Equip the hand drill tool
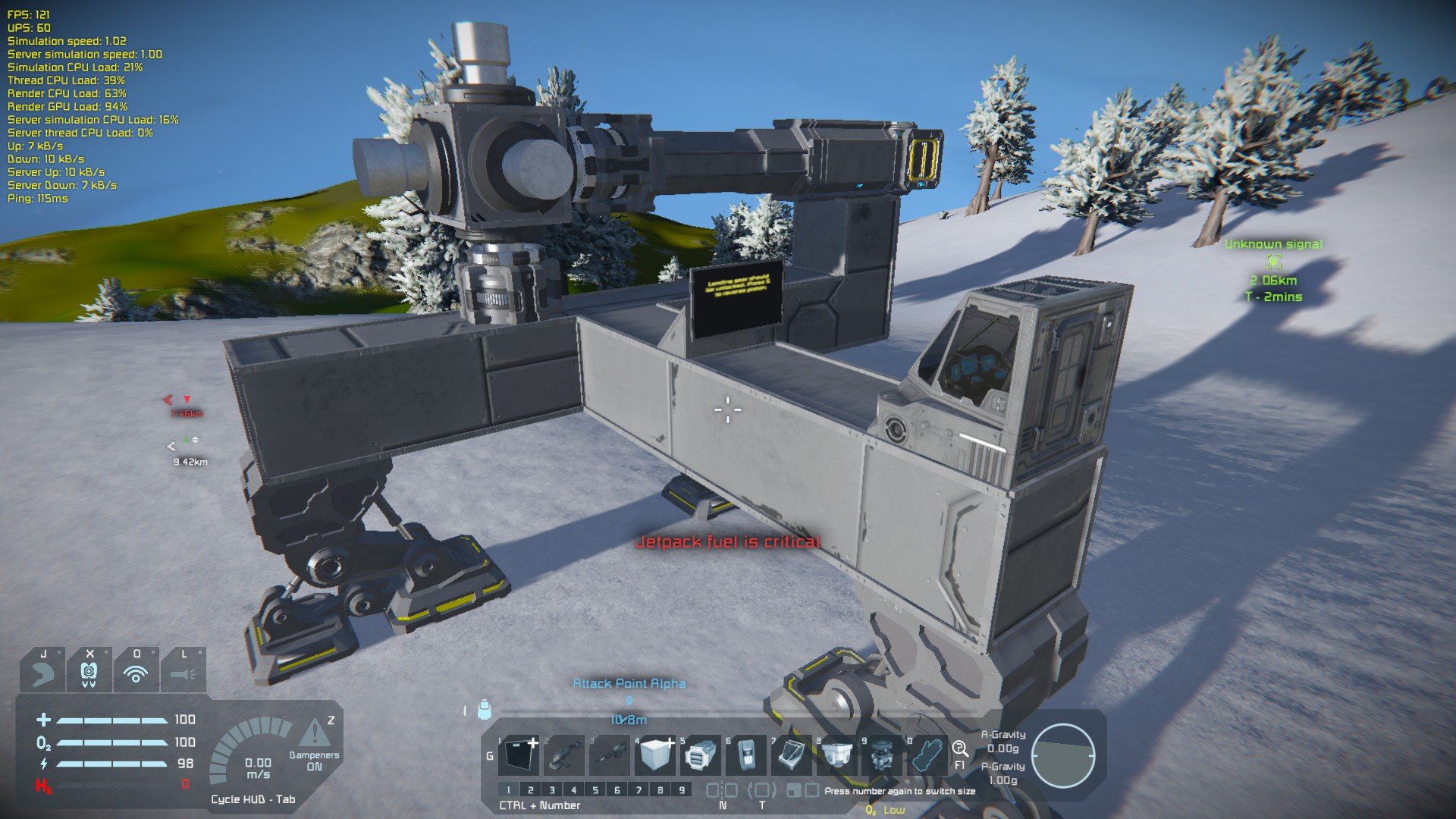The height and width of the screenshot is (819, 1456). click(x=610, y=755)
